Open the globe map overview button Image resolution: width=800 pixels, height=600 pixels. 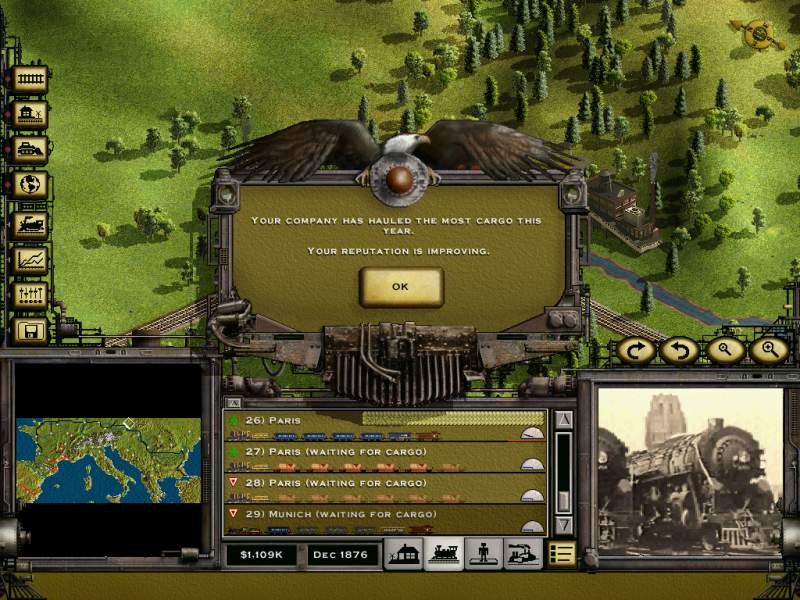31,186
